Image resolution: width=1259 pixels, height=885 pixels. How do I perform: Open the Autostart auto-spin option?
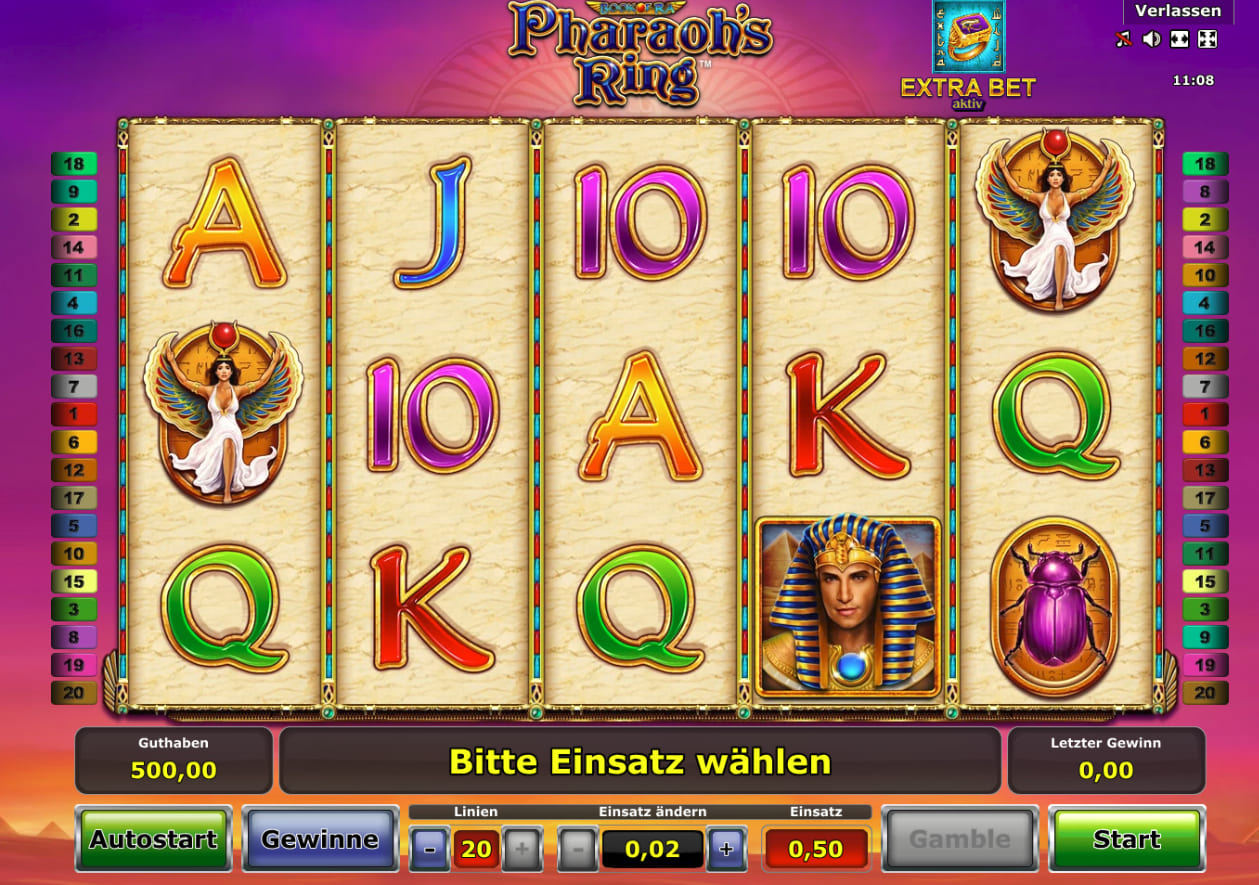pyautogui.click(x=153, y=839)
